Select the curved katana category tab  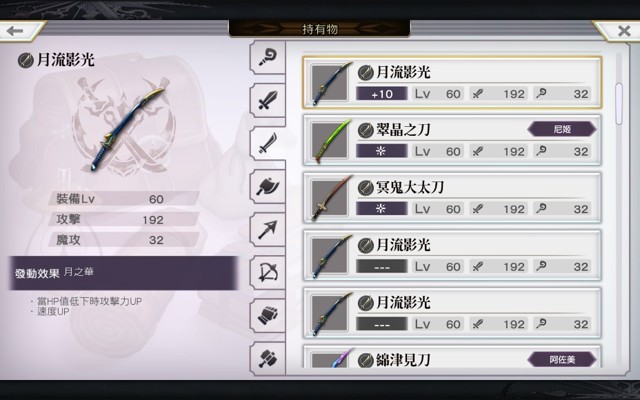pos(269,143)
